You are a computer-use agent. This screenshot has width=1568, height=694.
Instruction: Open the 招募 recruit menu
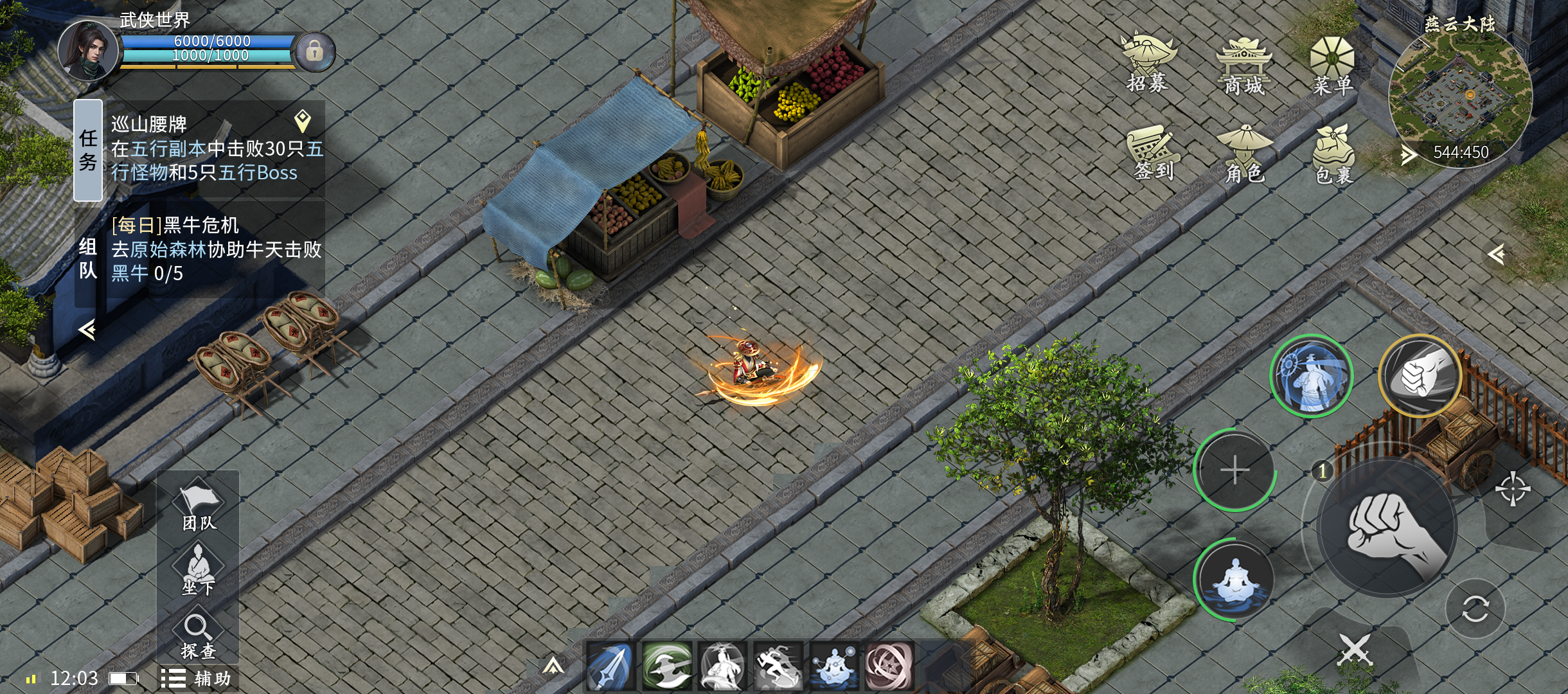[1148, 63]
